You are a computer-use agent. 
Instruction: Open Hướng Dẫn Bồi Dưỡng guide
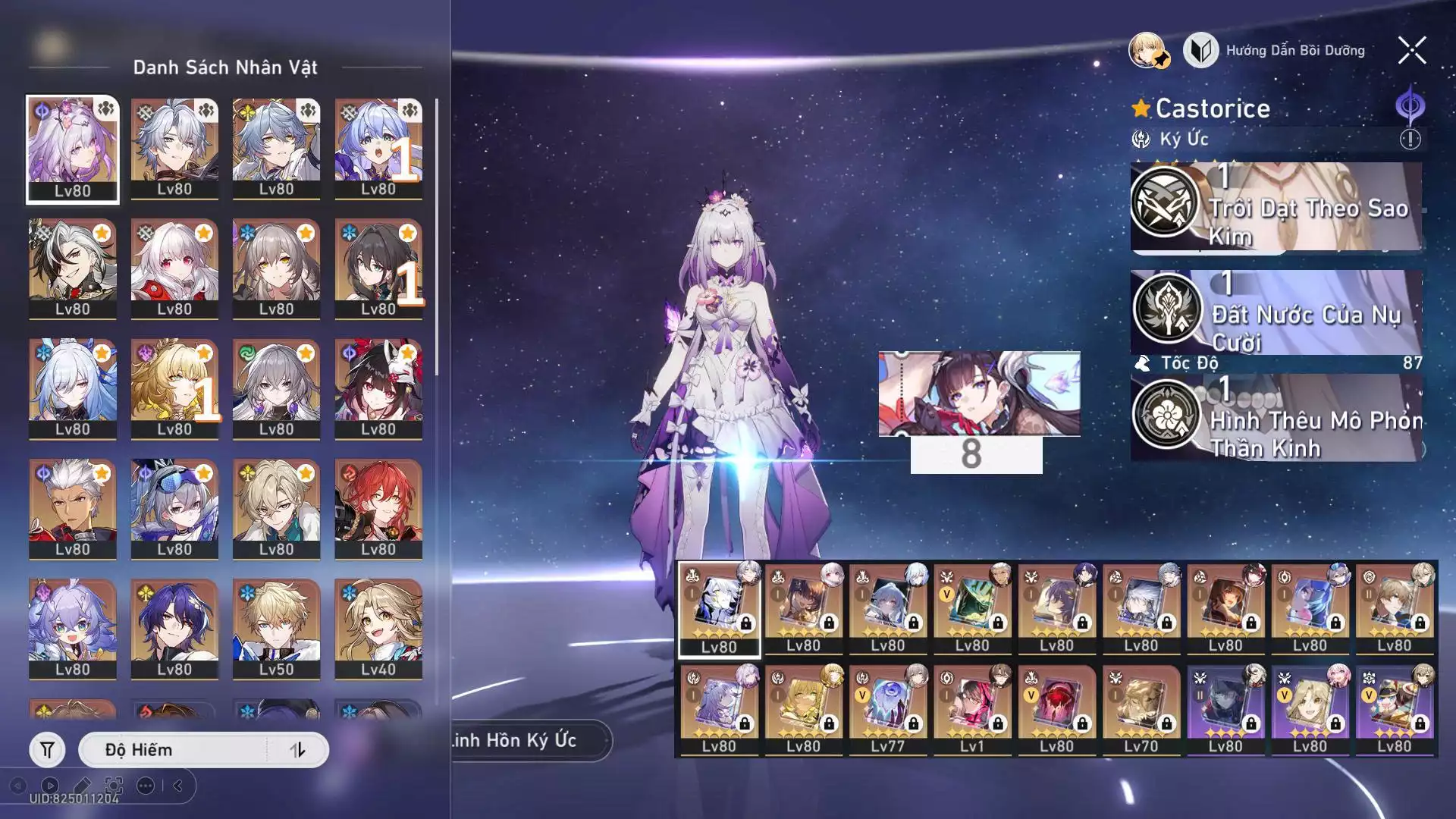(x=1285, y=51)
